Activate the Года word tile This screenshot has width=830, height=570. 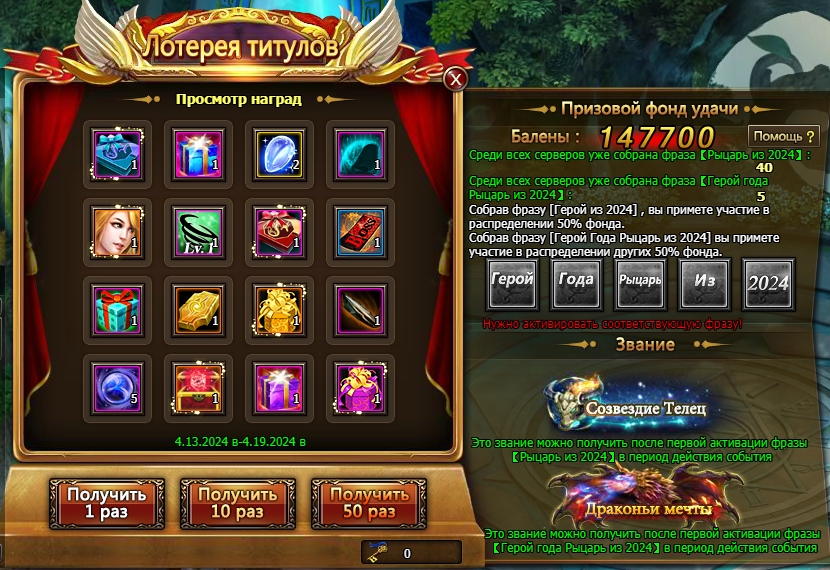coord(576,283)
